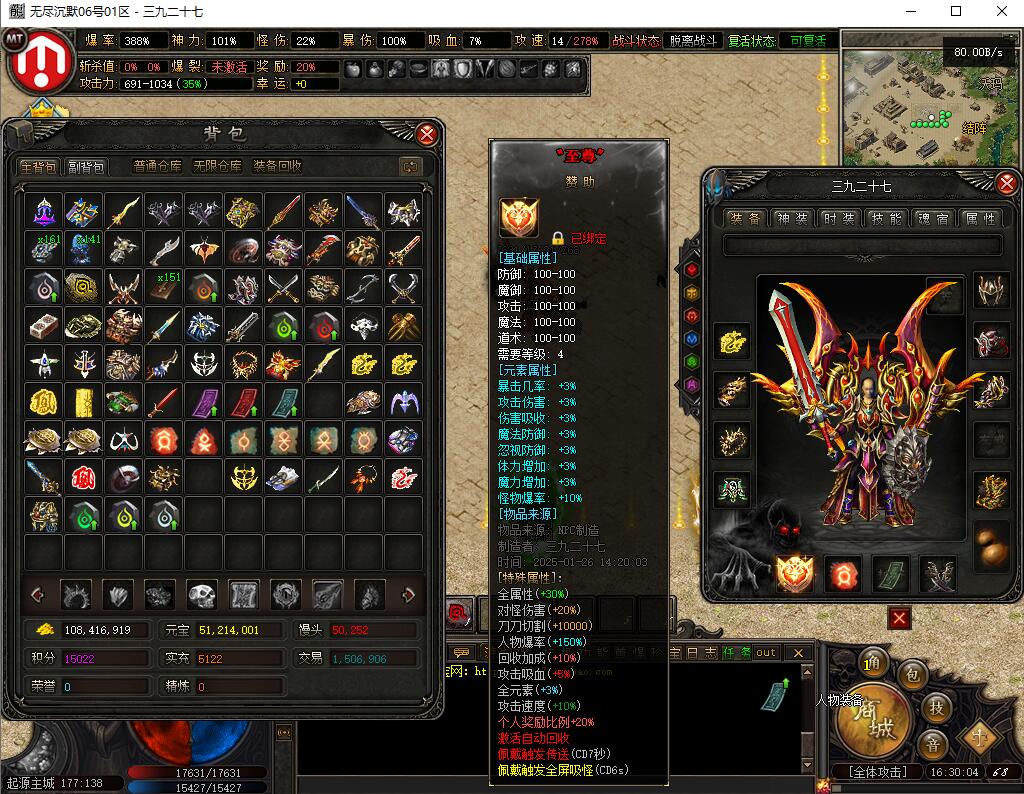Open the 无限仓库 storage tab

click(217, 167)
